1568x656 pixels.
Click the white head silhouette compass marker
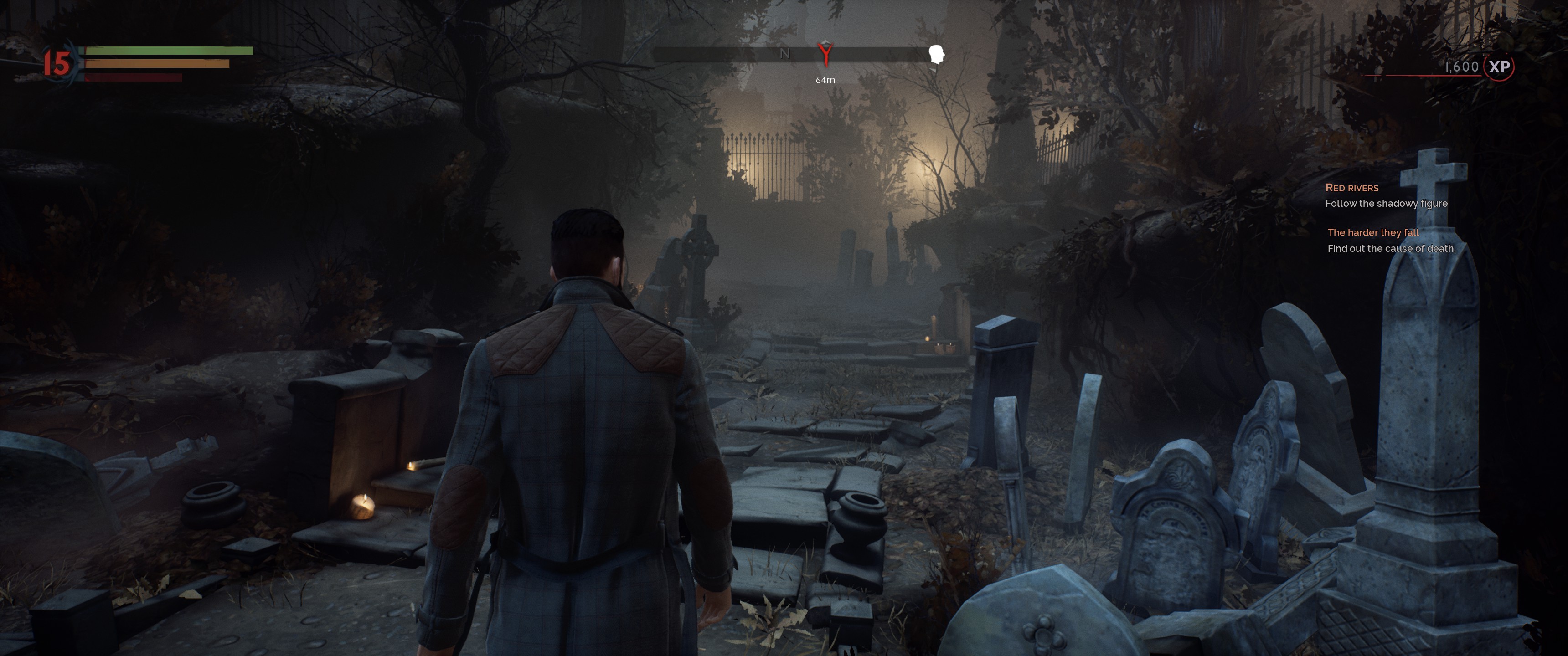936,55
